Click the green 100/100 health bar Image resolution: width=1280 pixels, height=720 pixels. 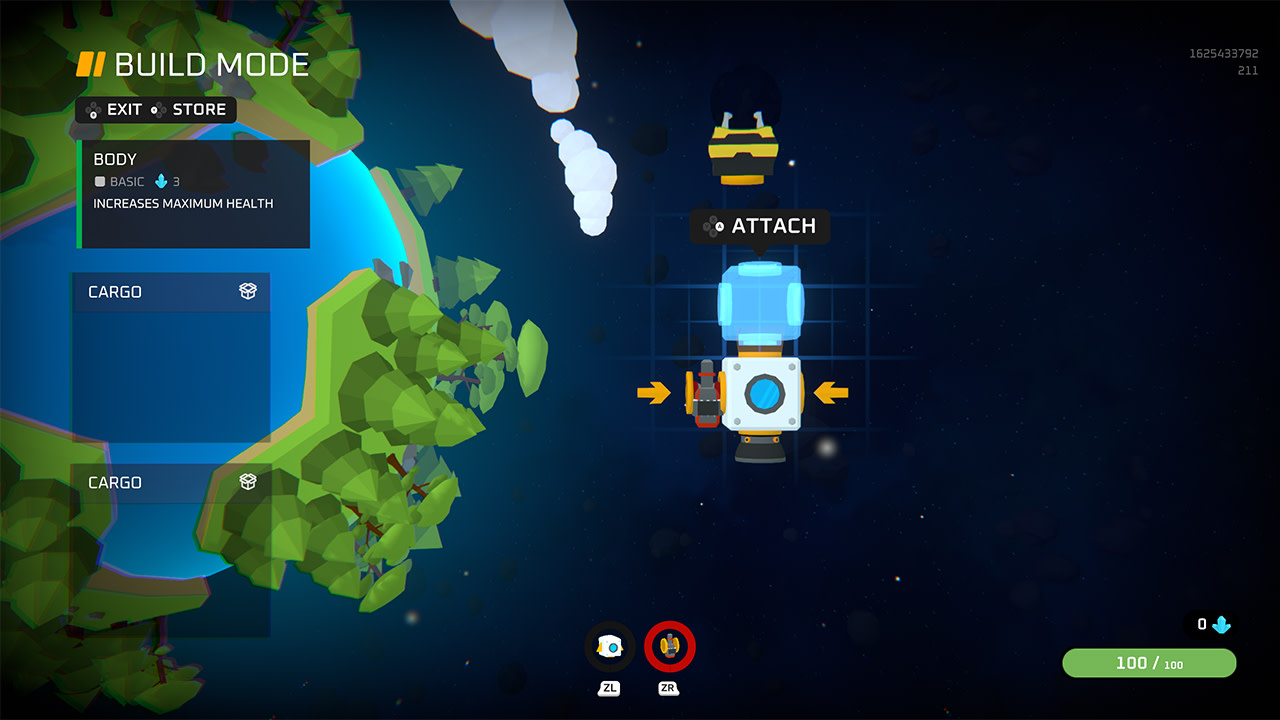(1148, 663)
